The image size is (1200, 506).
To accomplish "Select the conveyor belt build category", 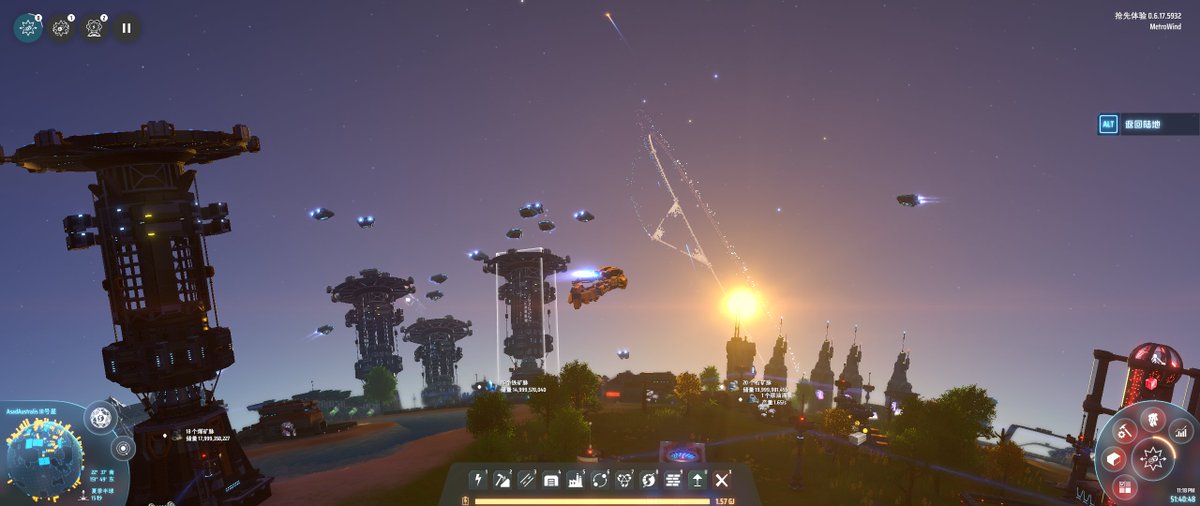I will (526, 480).
